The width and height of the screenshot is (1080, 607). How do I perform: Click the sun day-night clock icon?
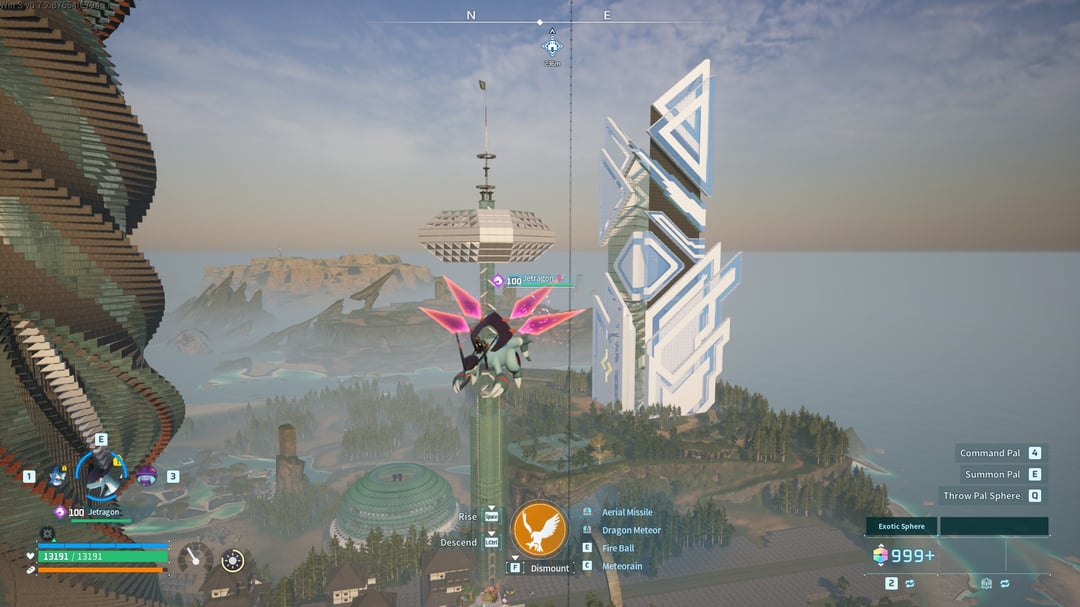click(232, 561)
